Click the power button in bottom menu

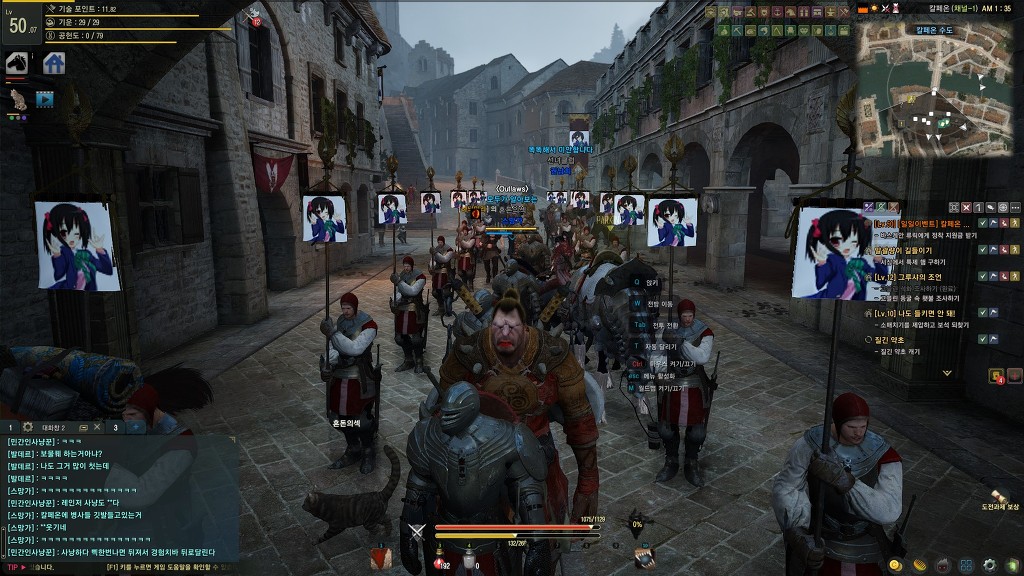click(1012, 565)
